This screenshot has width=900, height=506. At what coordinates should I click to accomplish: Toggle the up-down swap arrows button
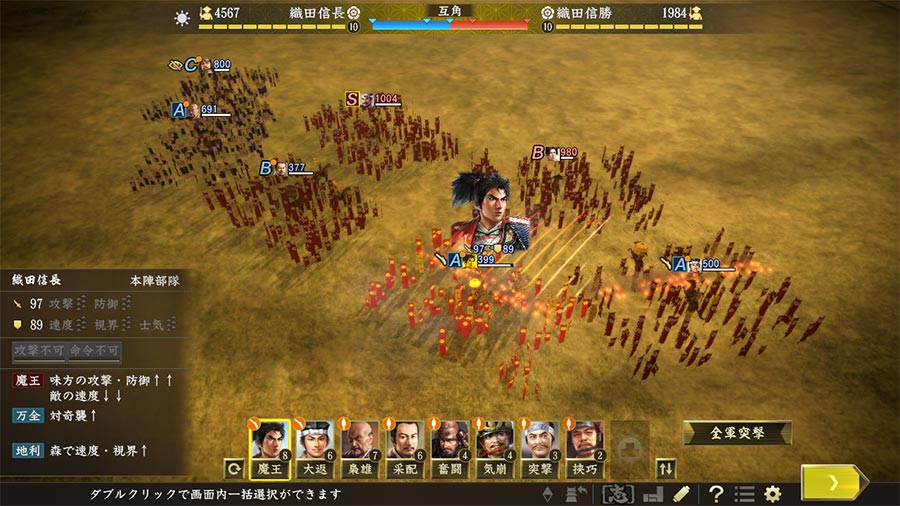click(666, 467)
